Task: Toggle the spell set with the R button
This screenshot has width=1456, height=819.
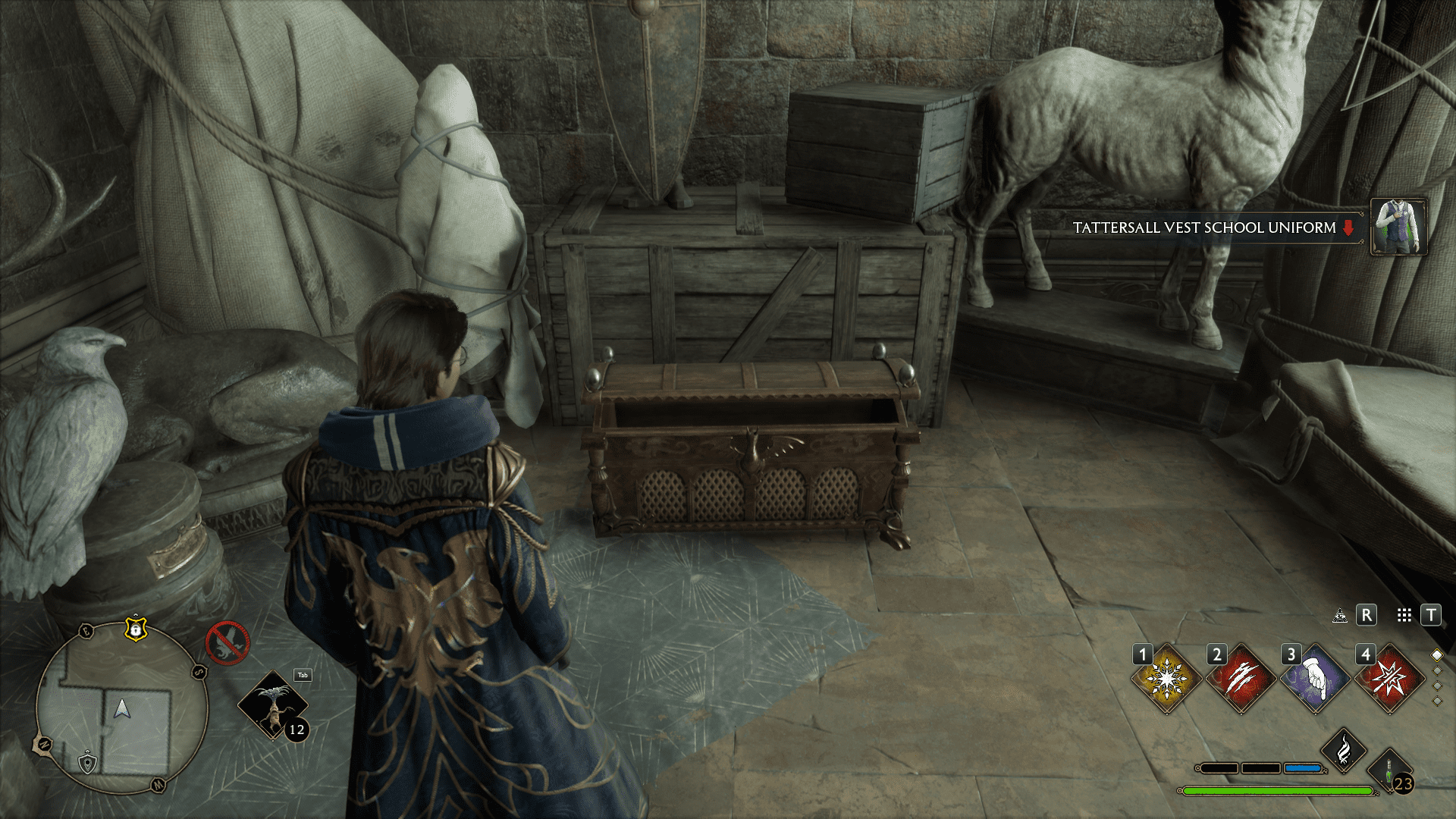Action: coord(1367,616)
